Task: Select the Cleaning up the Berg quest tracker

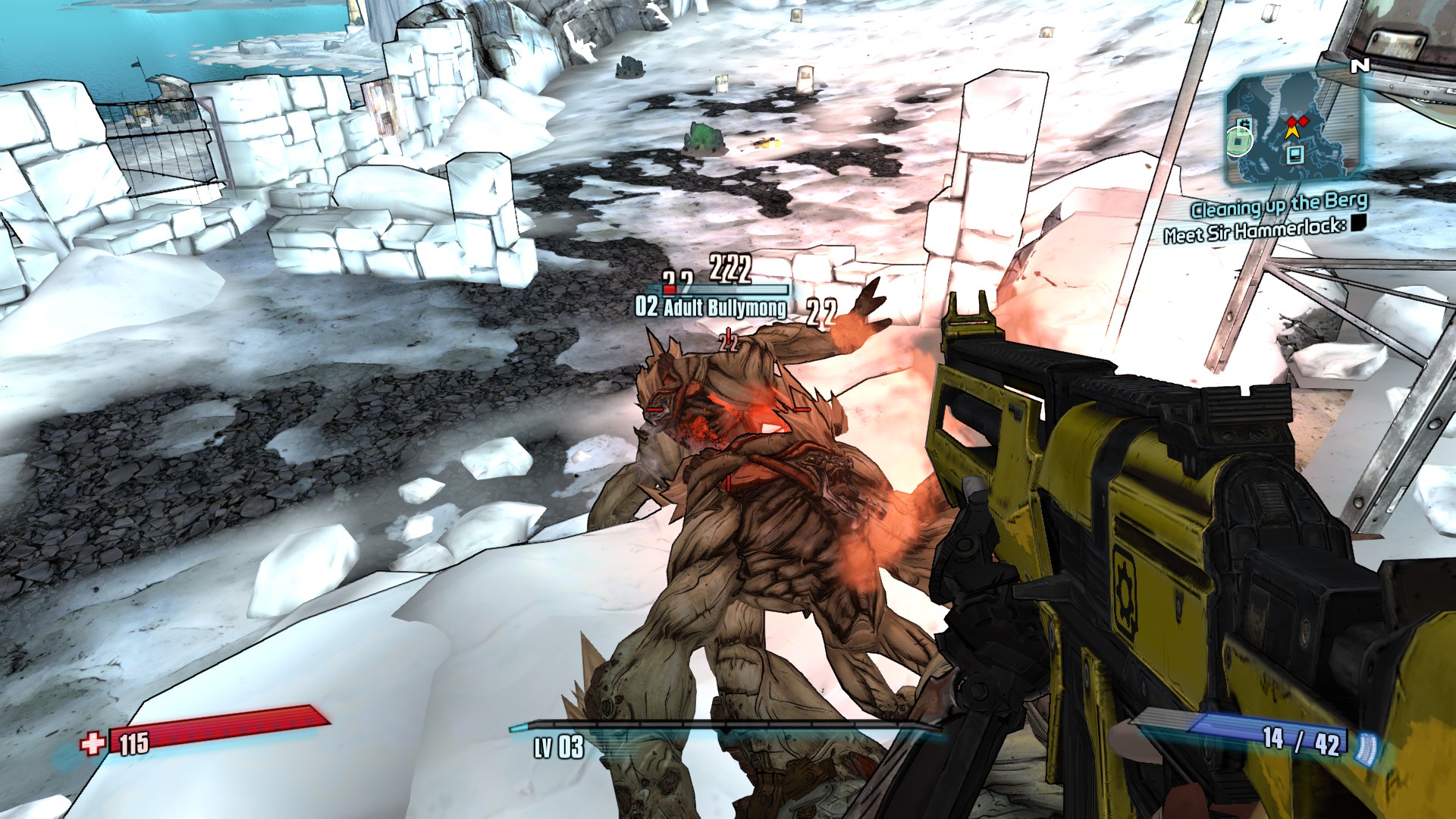Action: point(1279,204)
